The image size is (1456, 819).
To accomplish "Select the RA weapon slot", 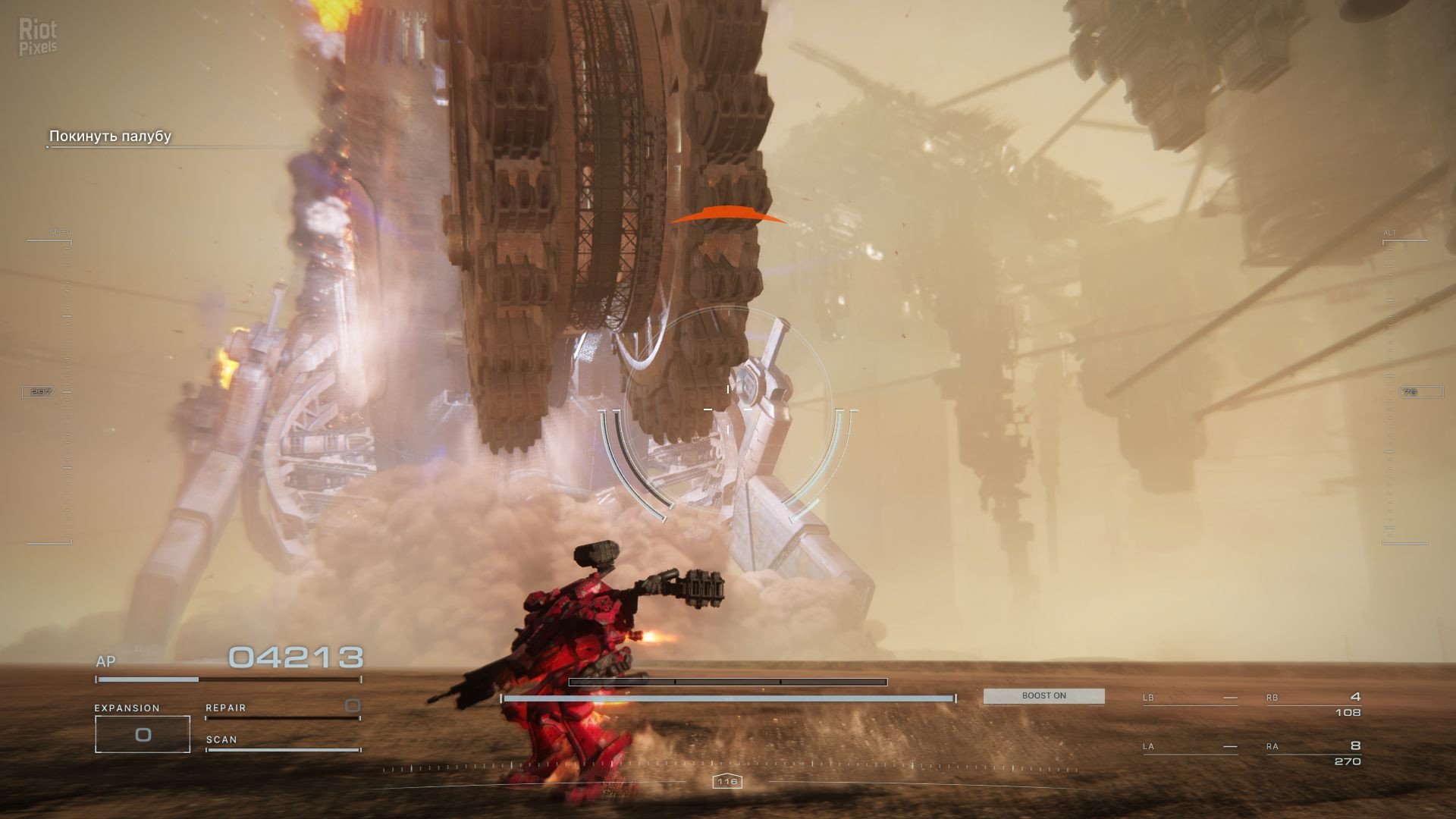I will [x=1313, y=753].
